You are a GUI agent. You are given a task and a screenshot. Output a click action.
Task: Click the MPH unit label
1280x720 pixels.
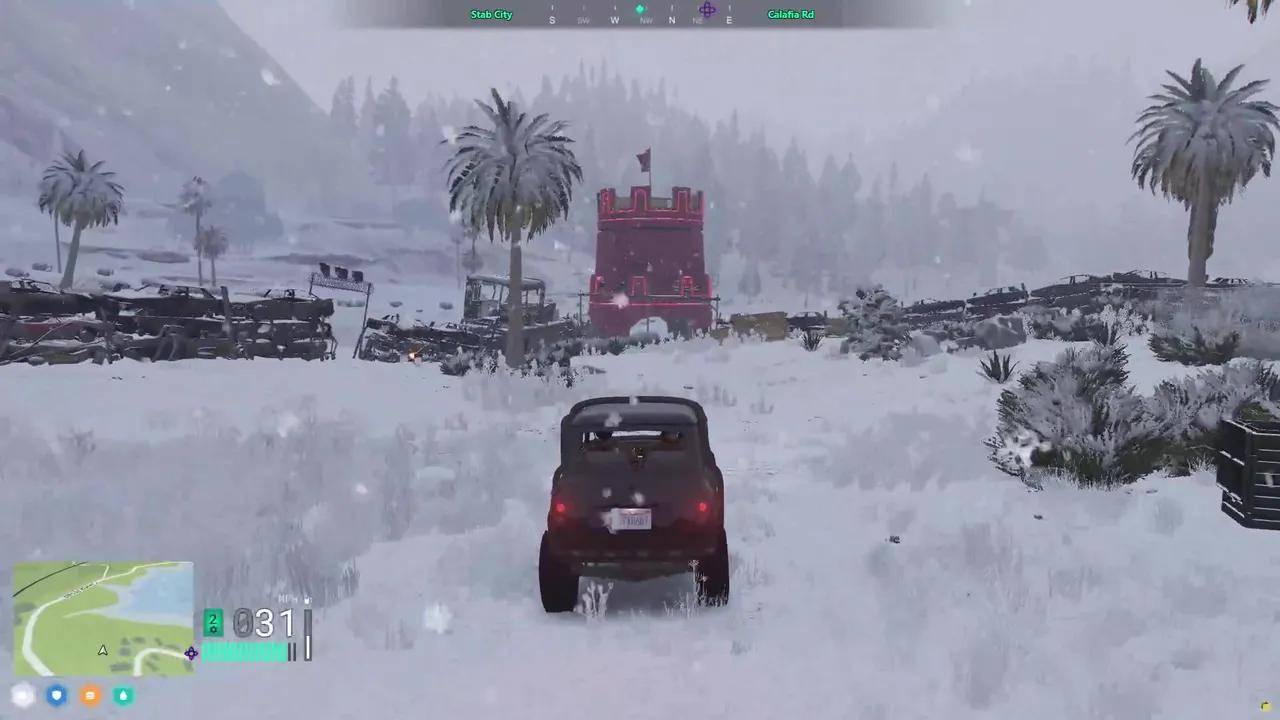click(x=286, y=597)
